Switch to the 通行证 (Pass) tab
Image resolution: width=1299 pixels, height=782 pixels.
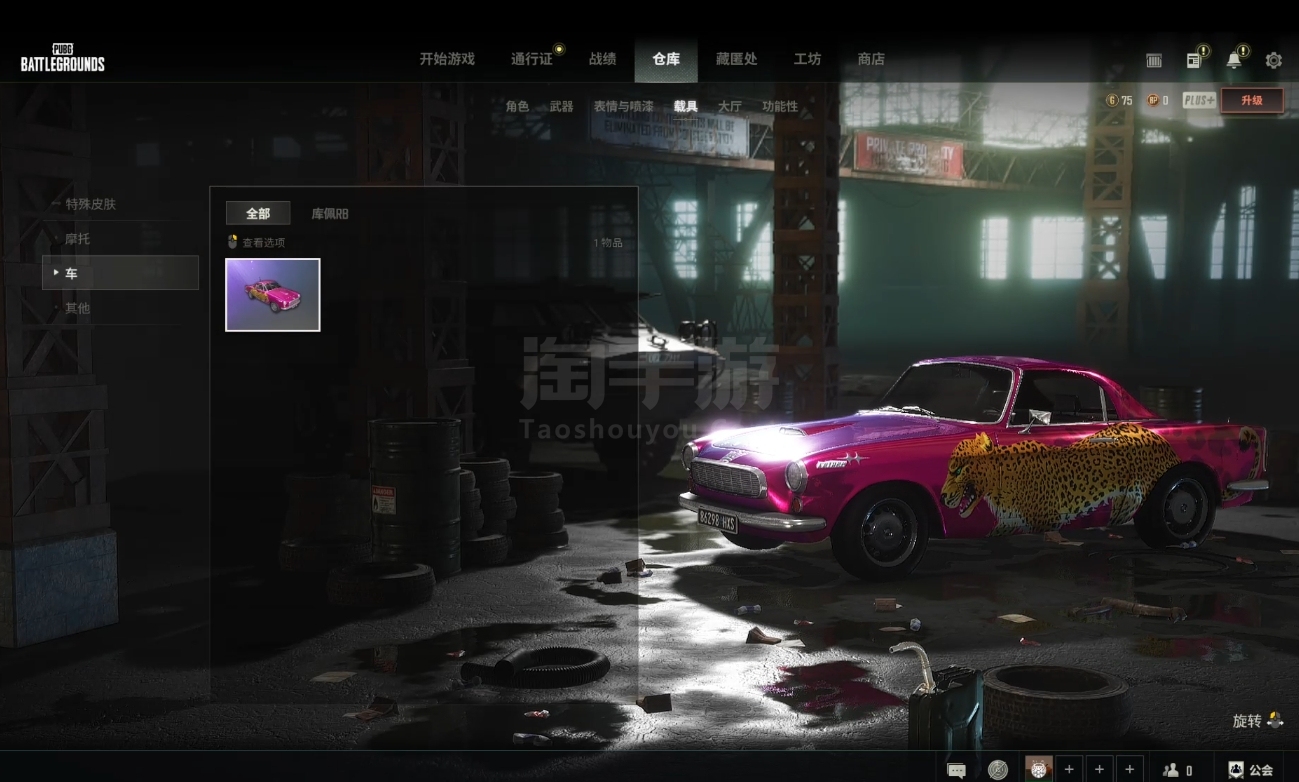tap(532, 59)
